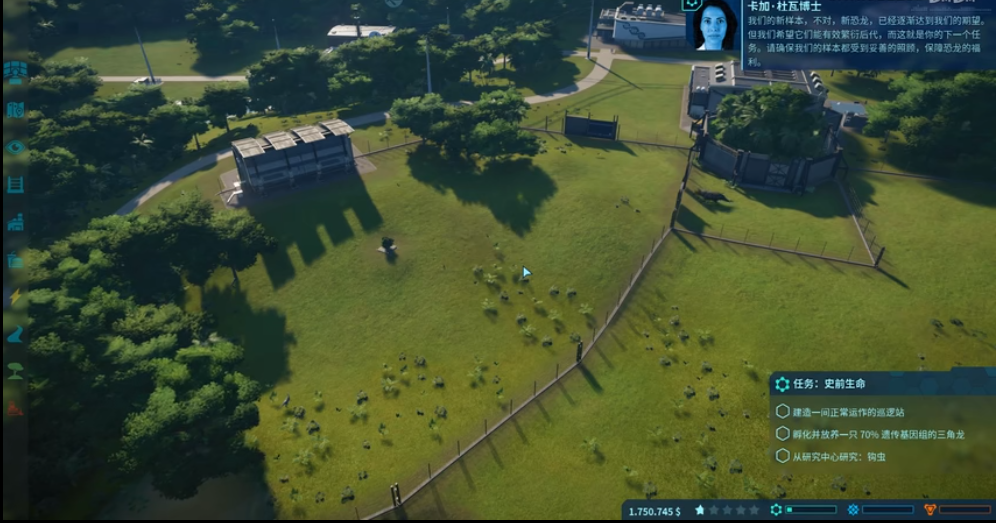Select the yellow lightning bolt power icon
Viewport: 996px width, 523px height.
pyautogui.click(x=15, y=297)
